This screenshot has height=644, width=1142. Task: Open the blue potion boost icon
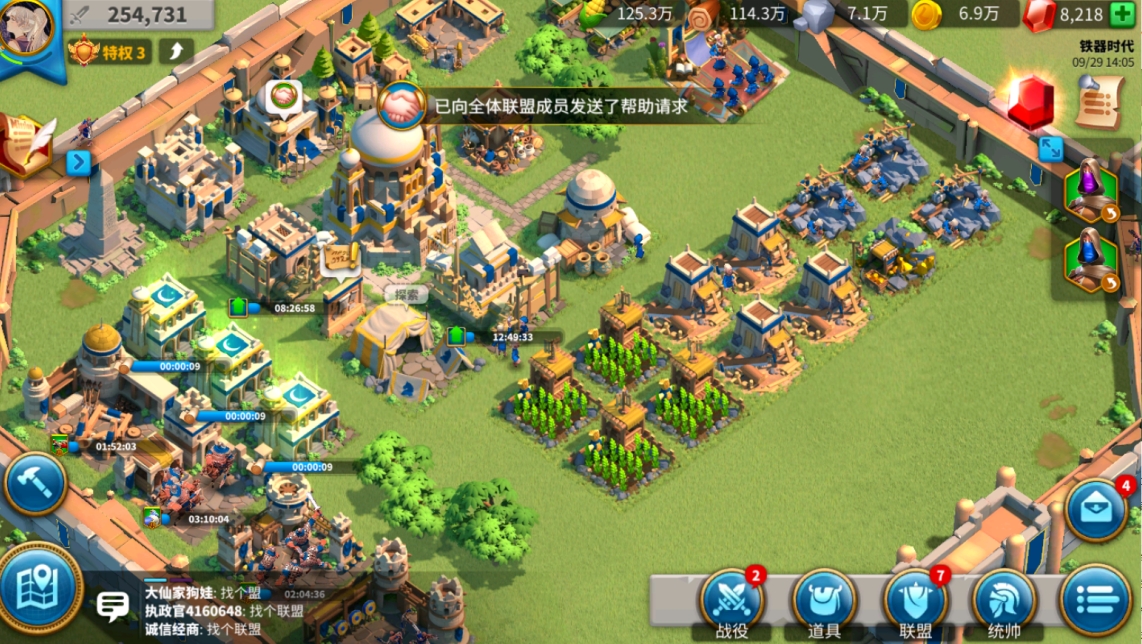tap(1088, 260)
